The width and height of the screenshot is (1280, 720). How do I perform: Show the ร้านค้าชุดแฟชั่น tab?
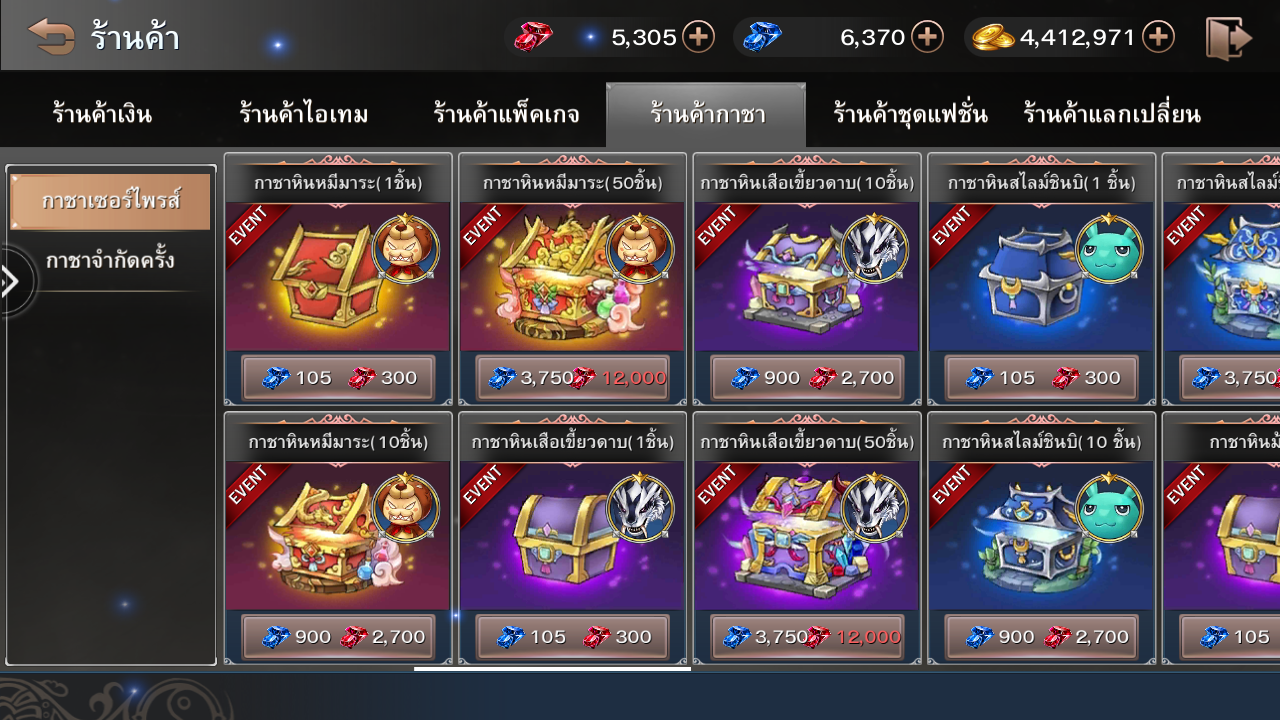[910, 115]
